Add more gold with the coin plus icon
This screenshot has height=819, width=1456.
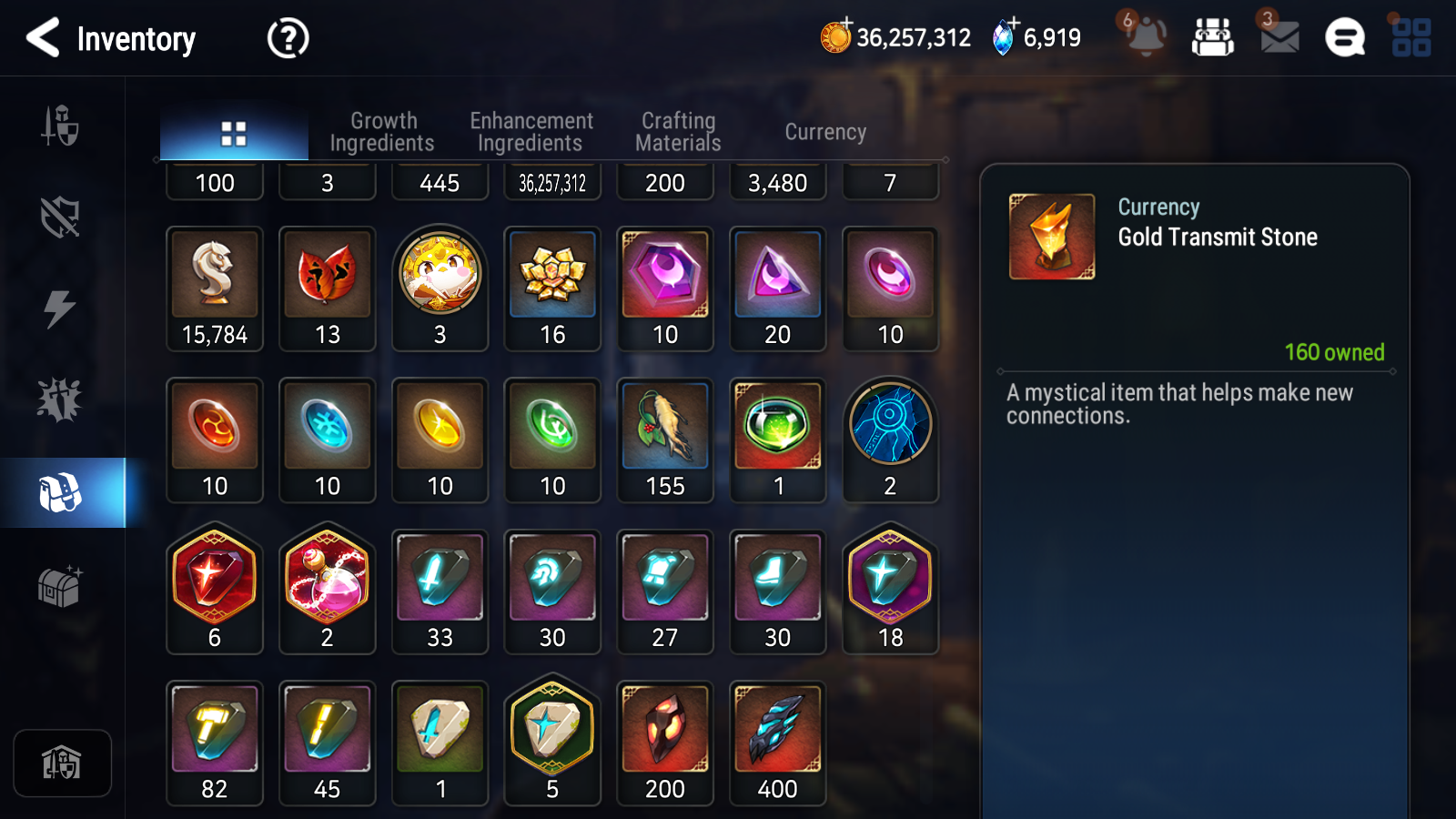point(835,36)
